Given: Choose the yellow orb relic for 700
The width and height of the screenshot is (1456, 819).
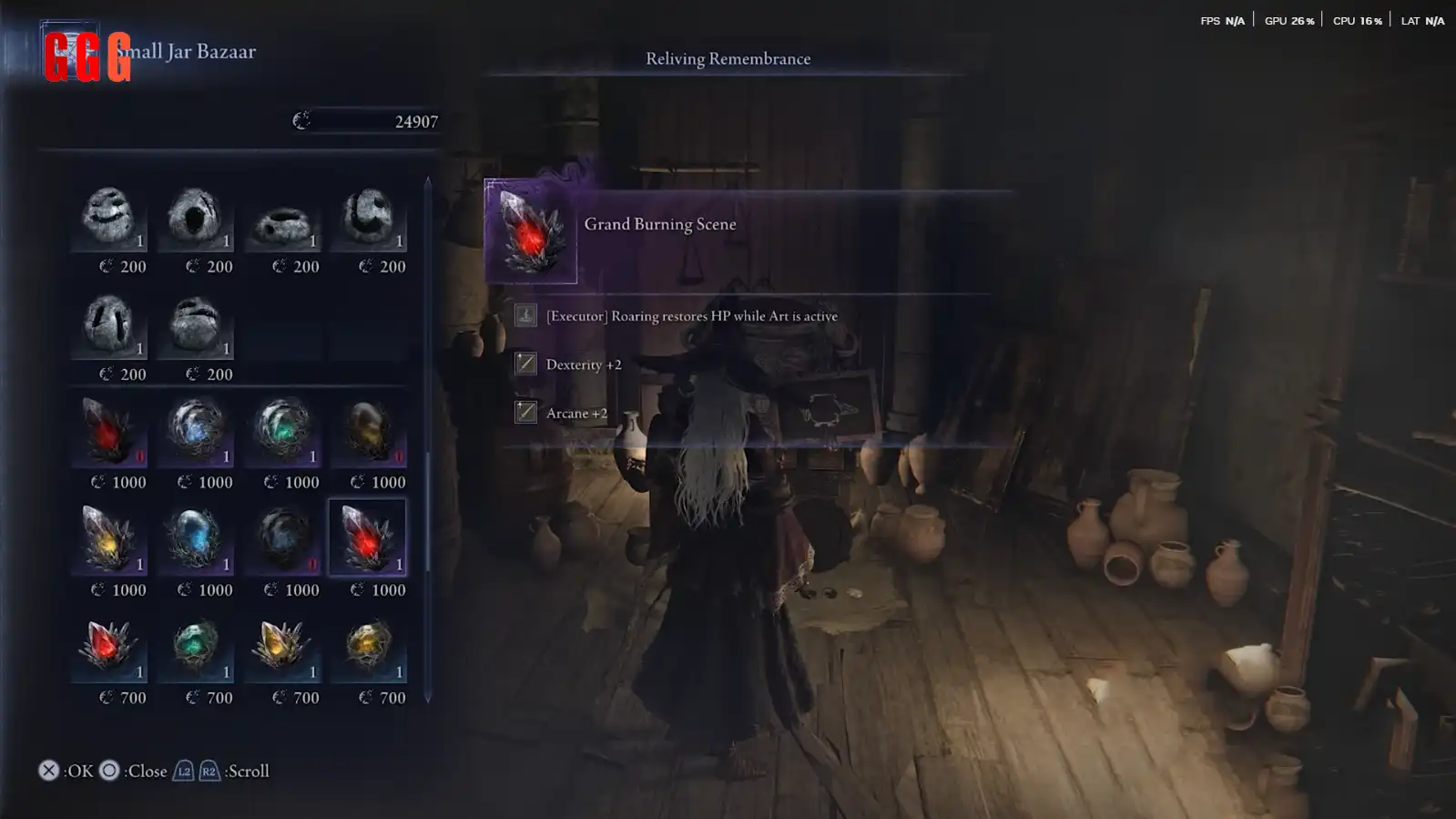Looking at the screenshot, I should (x=368, y=646).
